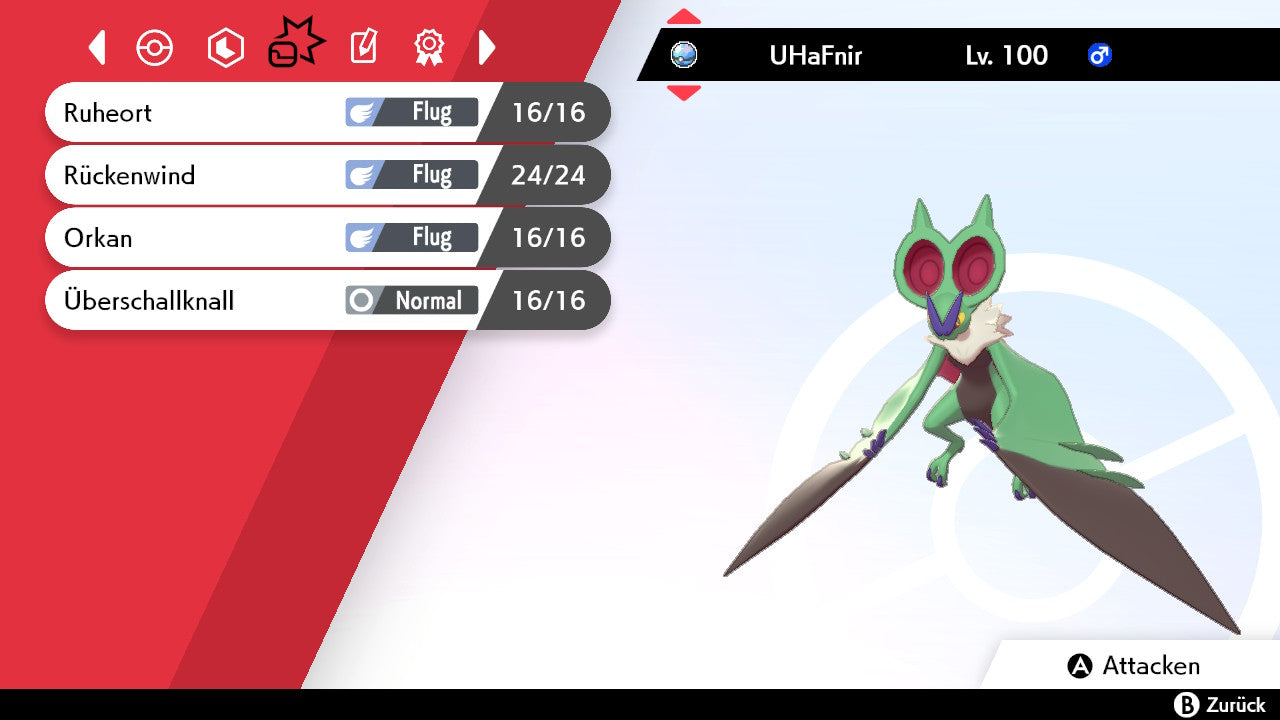Show the ribbons tab
The image size is (1280, 720).
[429, 47]
